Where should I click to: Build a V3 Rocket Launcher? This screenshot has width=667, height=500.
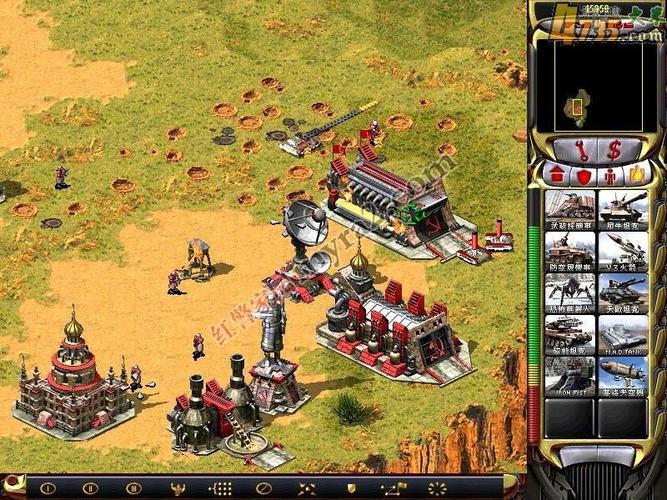coord(623,249)
